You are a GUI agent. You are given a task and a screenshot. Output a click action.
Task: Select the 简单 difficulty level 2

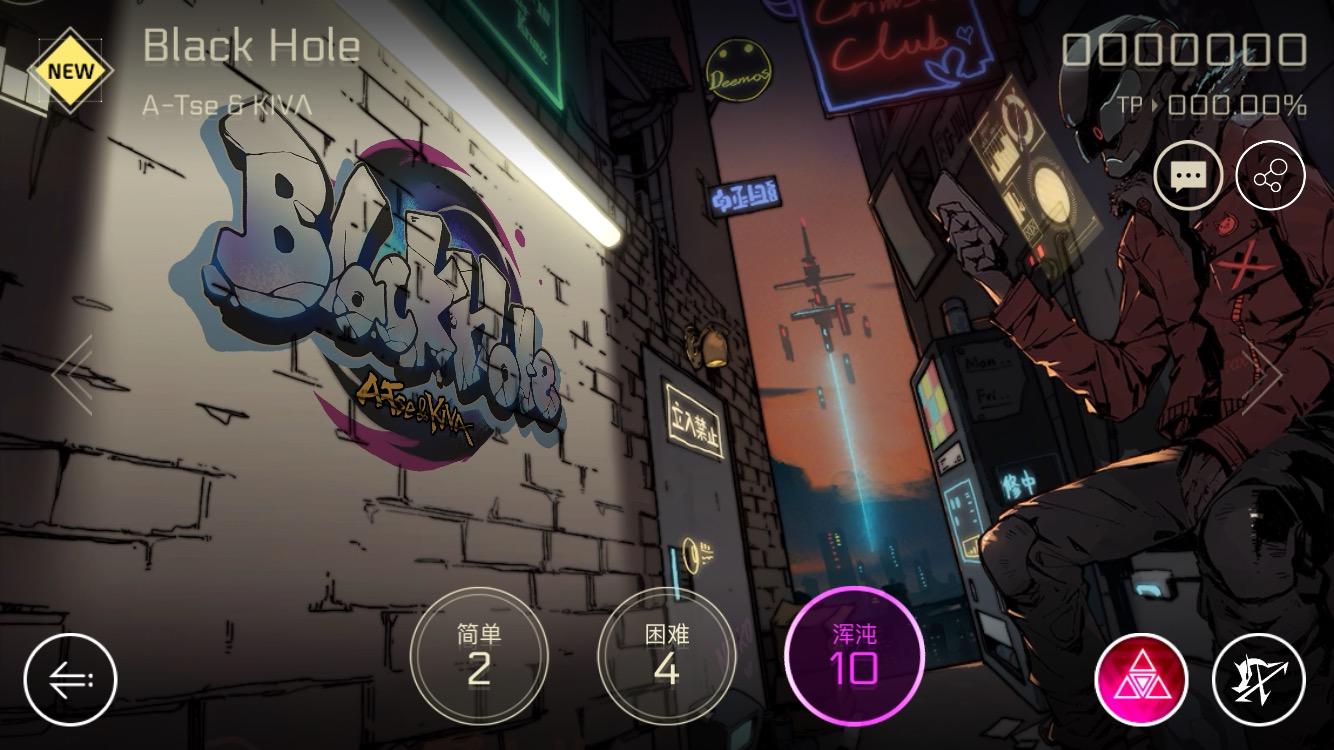479,655
